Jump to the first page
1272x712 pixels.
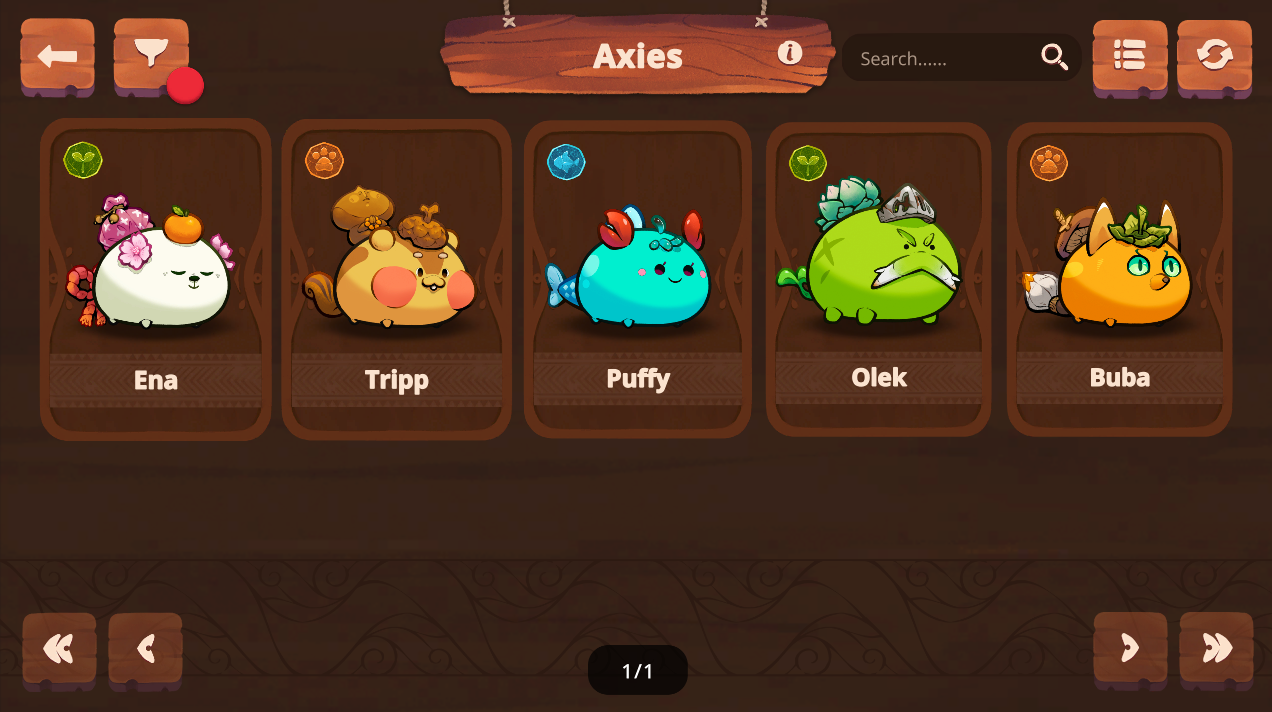click(x=59, y=649)
